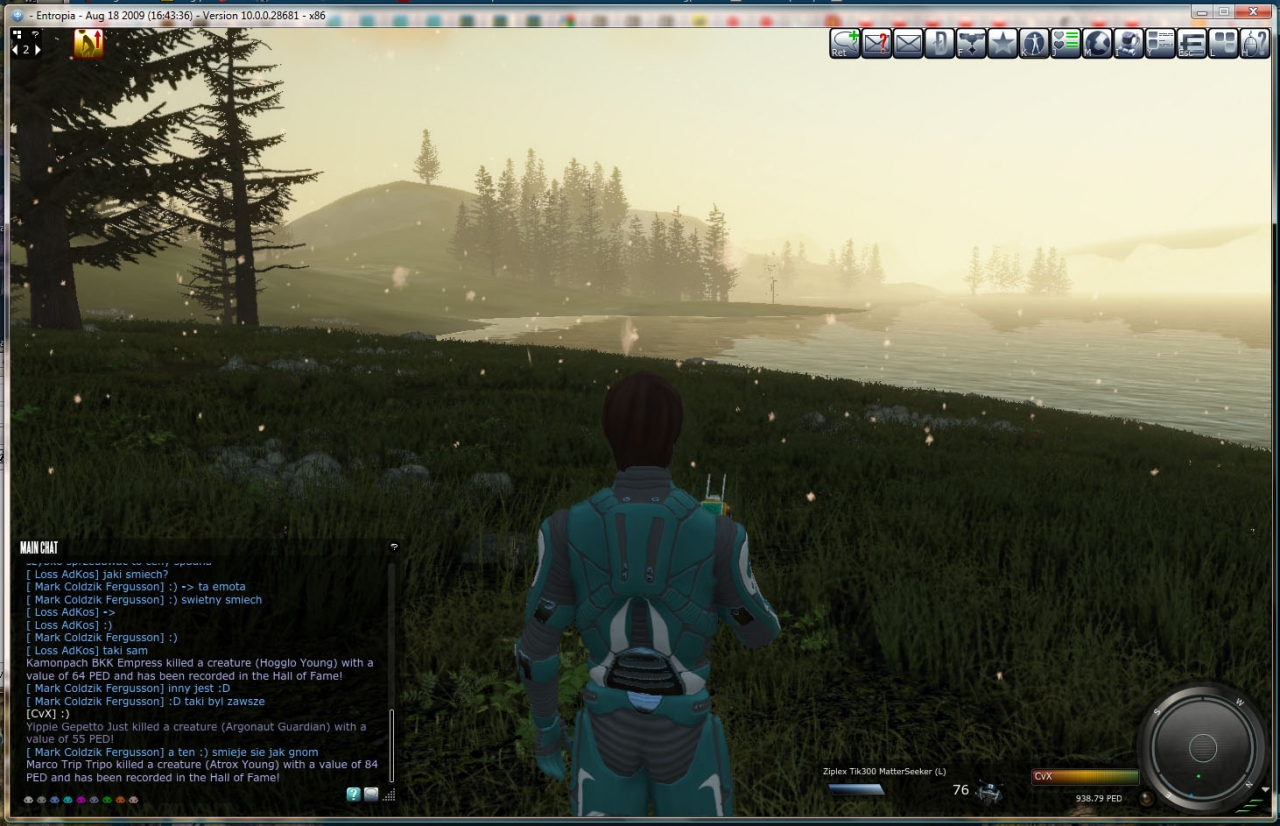The height and width of the screenshot is (826, 1280).
Task: Open the envelope with question mark
Action: 876,43
